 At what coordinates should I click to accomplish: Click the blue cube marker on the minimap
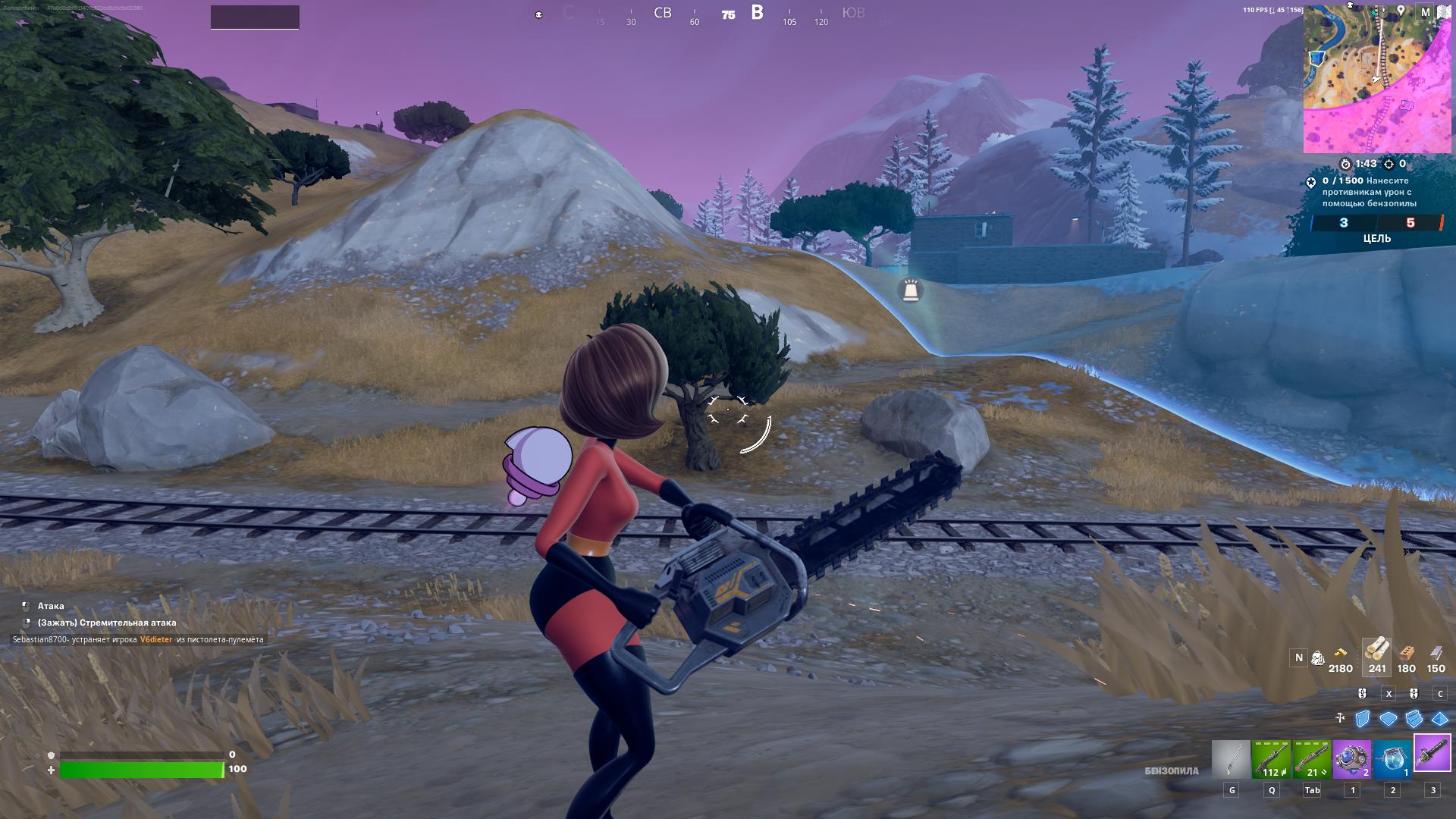coord(1318,58)
